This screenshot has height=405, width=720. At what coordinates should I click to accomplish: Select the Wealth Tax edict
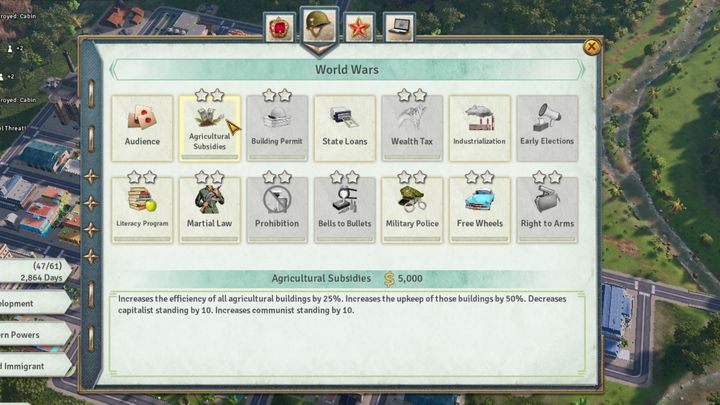(412, 127)
